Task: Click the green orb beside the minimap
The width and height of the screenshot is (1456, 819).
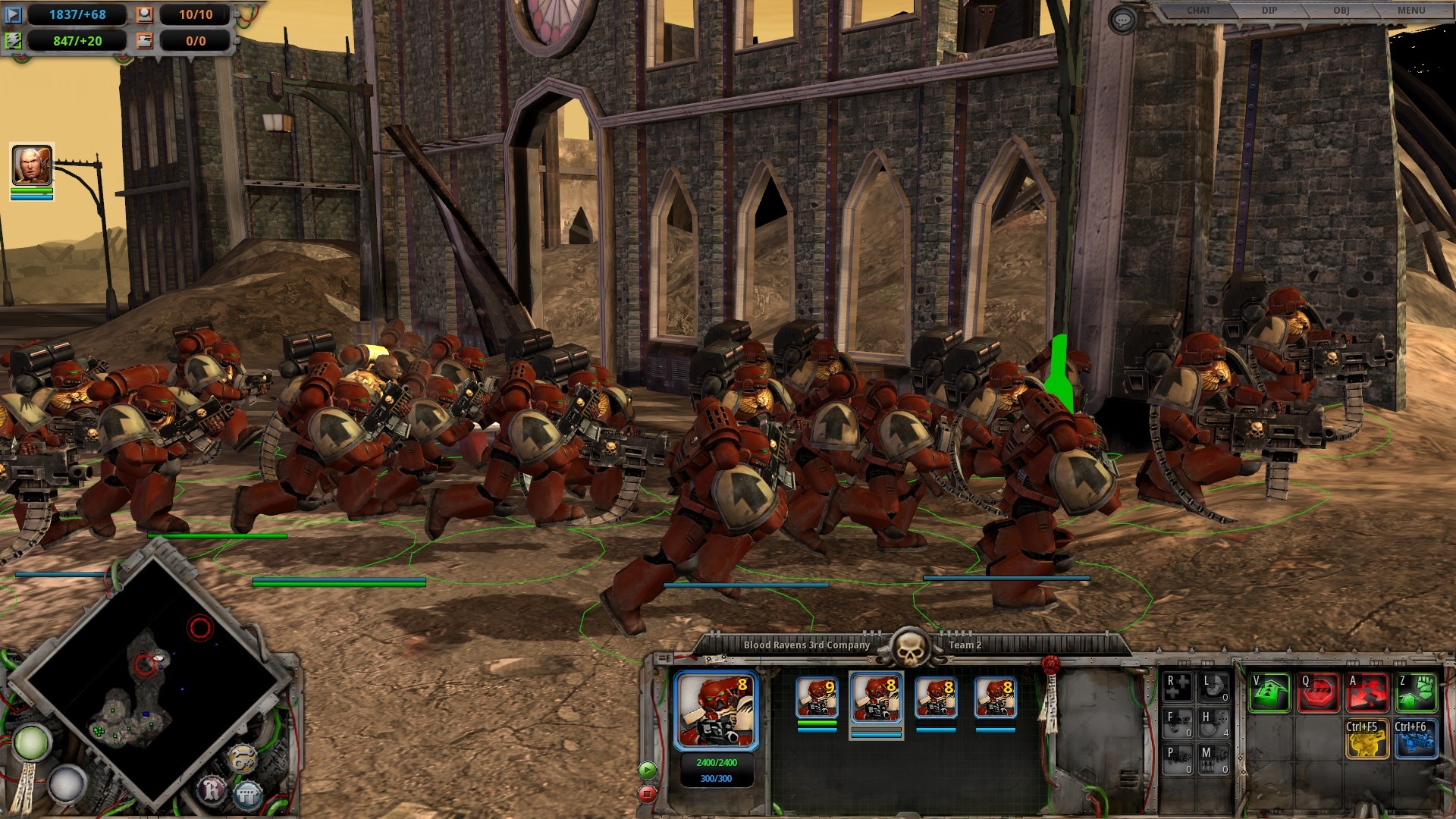Action: (31, 743)
